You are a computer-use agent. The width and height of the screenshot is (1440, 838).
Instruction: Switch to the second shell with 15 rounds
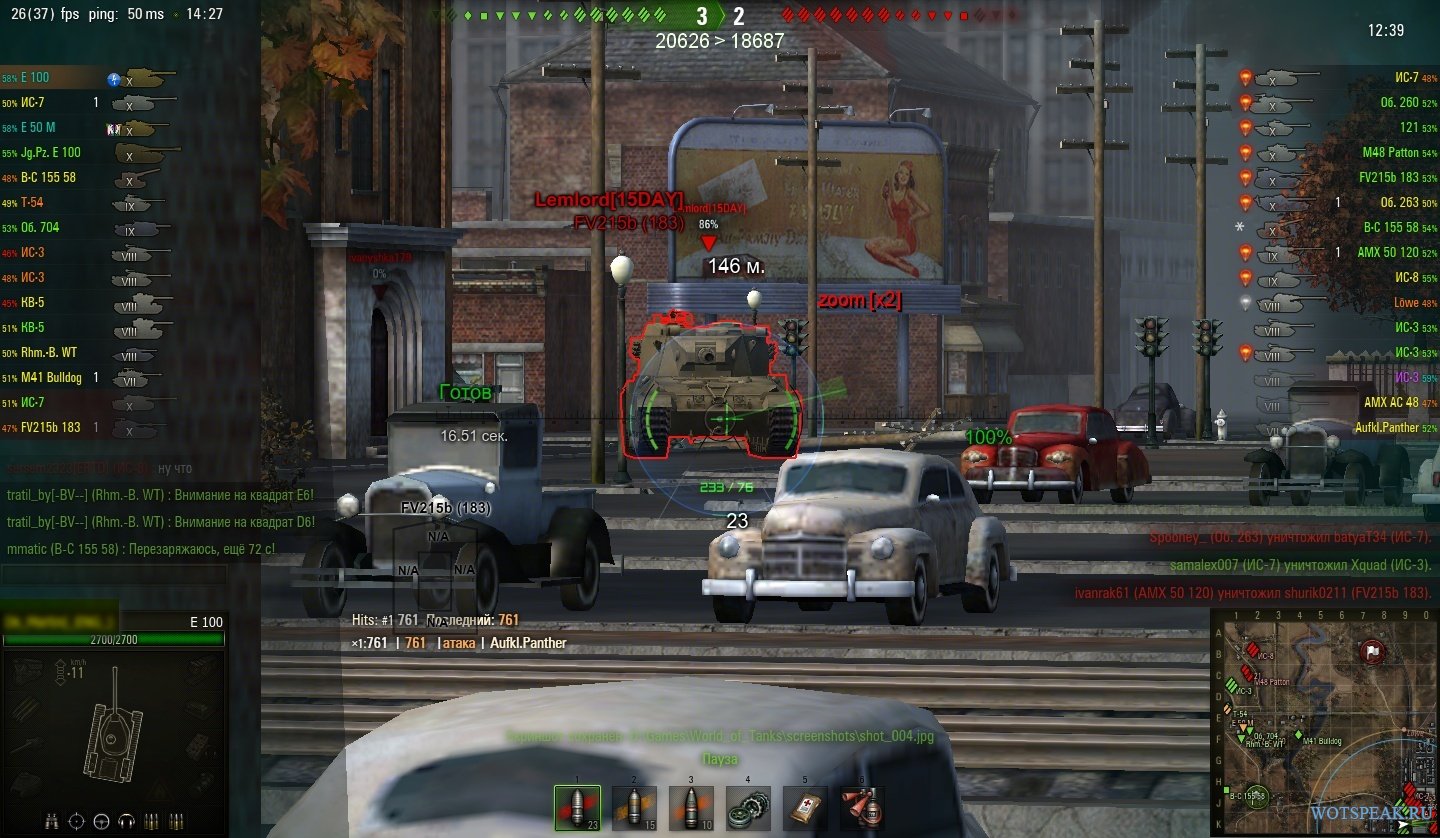coord(634,806)
